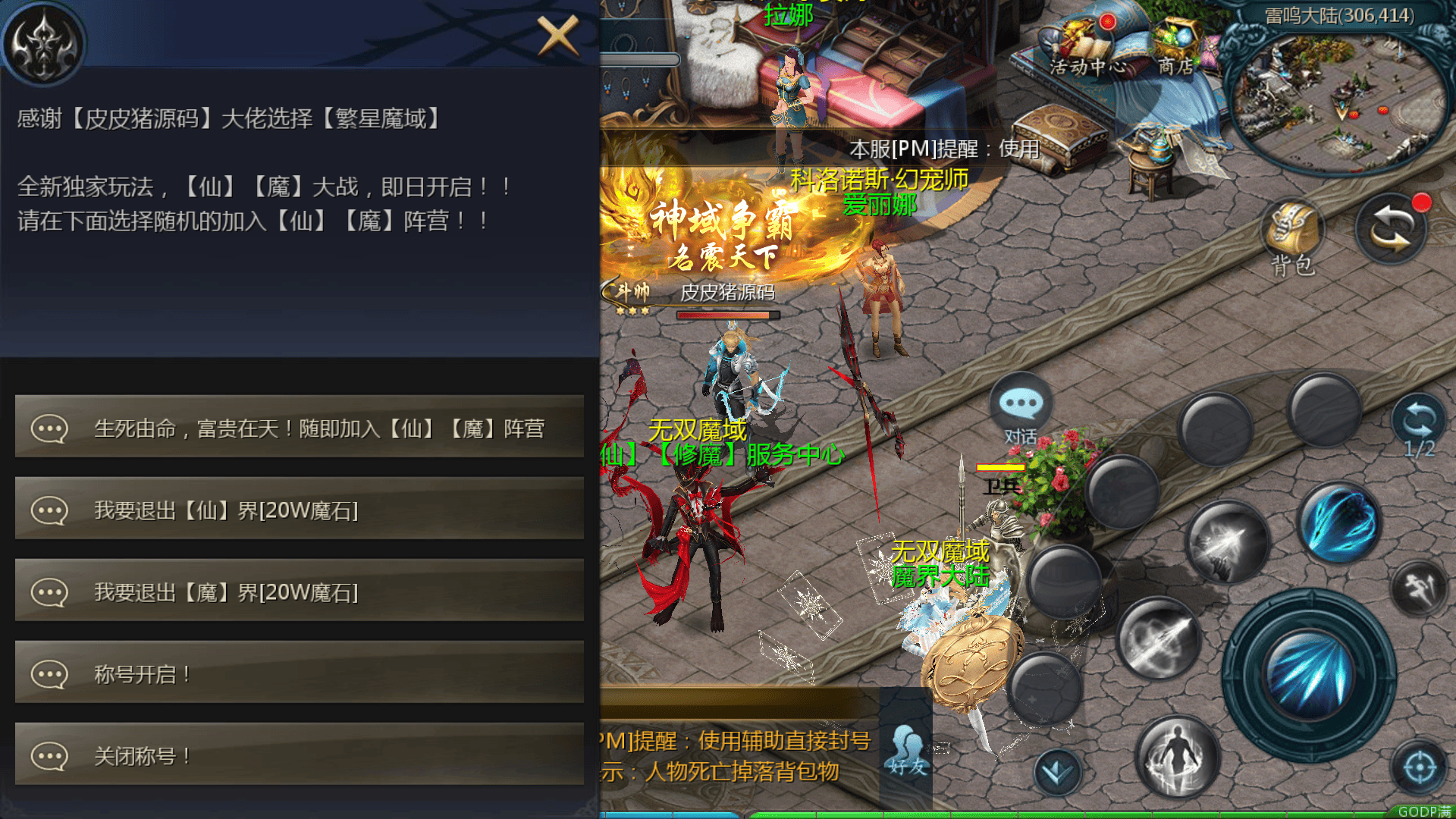Open the 背包 backpack
The image size is (1456, 819).
coord(1293,235)
